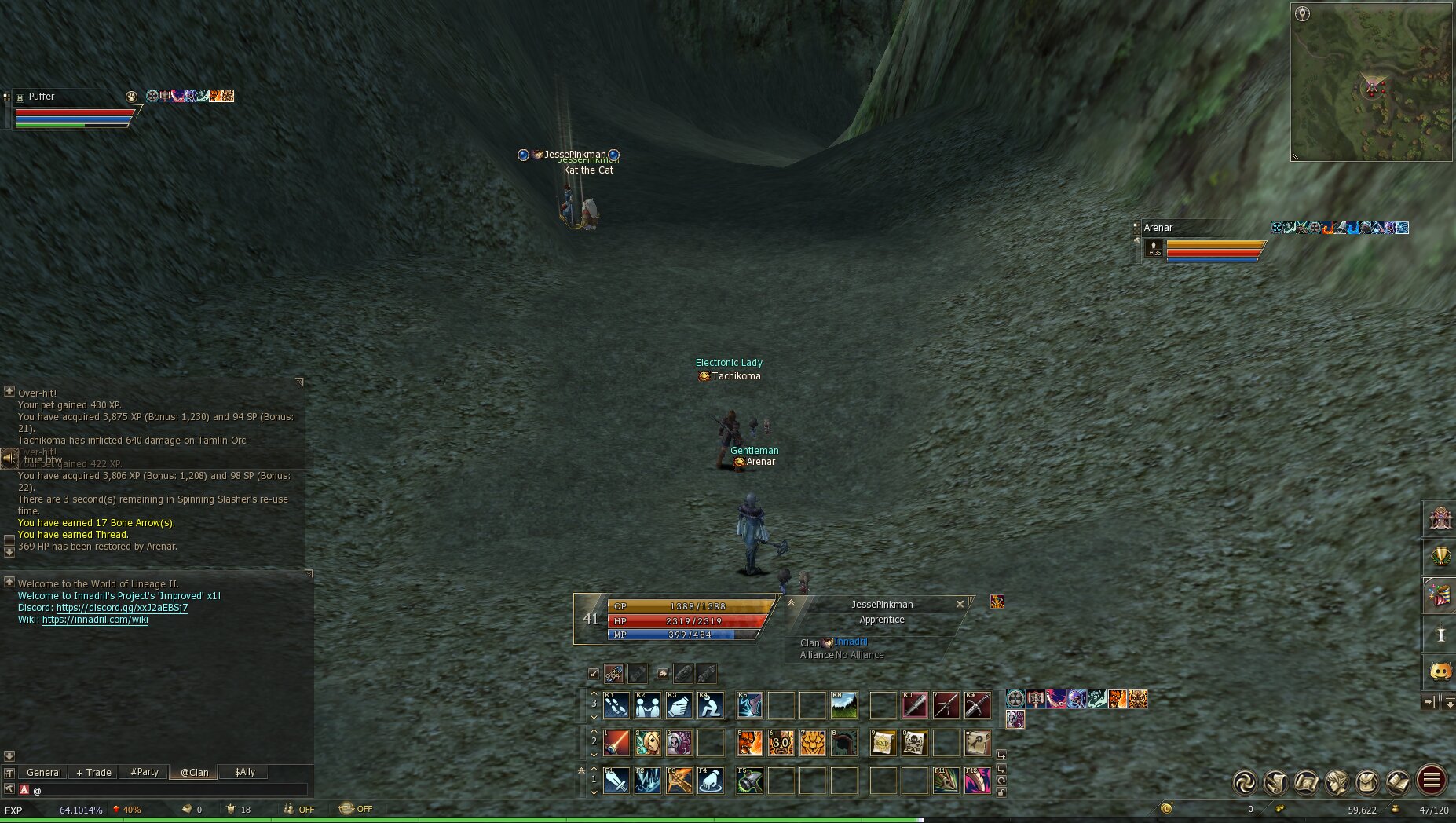
Task: Use the EXP scroll in slot 9
Action: click(883, 742)
